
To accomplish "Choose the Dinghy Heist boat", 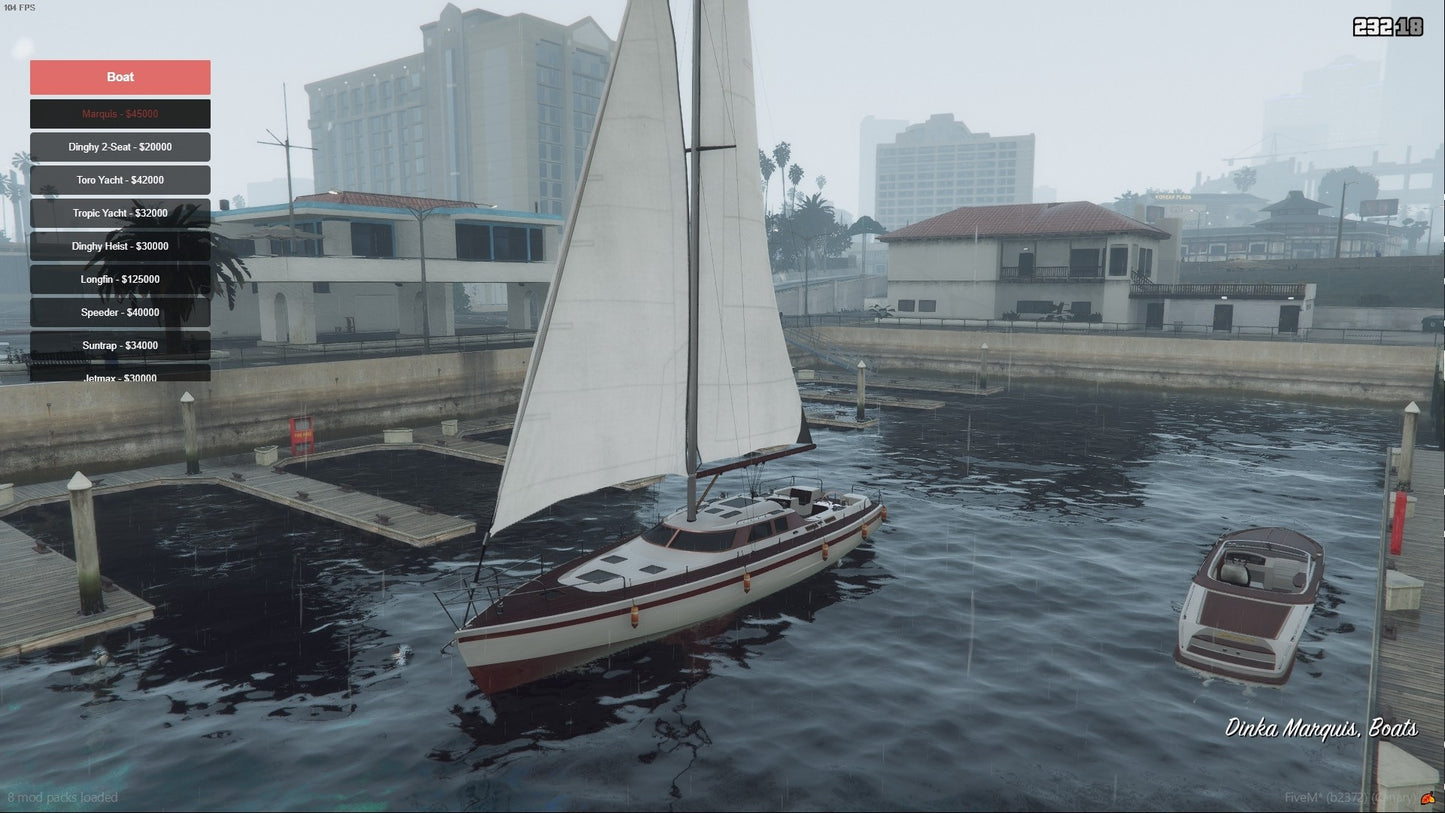I will click(x=120, y=246).
